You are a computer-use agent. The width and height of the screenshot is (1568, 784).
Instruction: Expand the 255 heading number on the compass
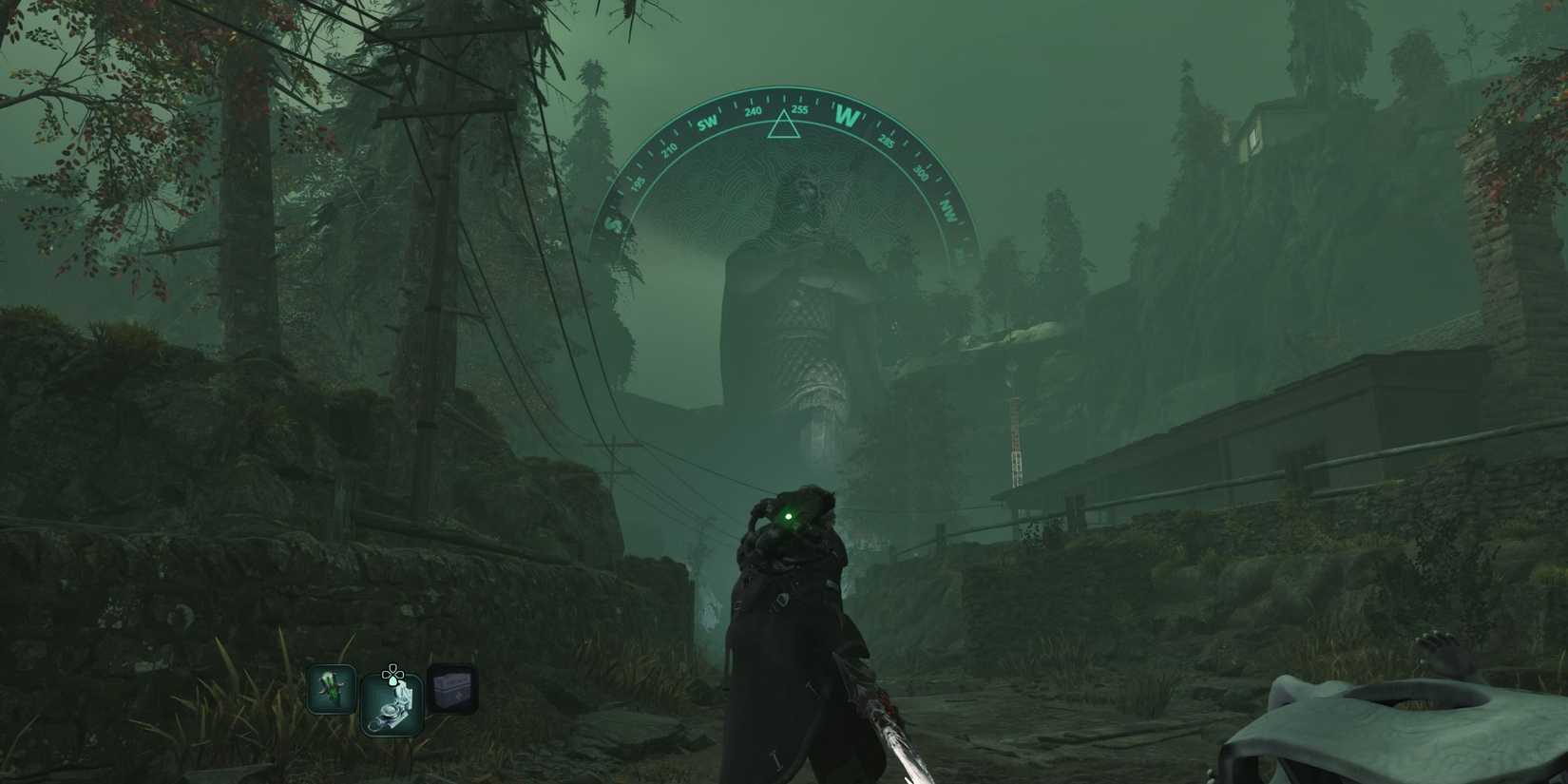pyautogui.click(x=801, y=110)
